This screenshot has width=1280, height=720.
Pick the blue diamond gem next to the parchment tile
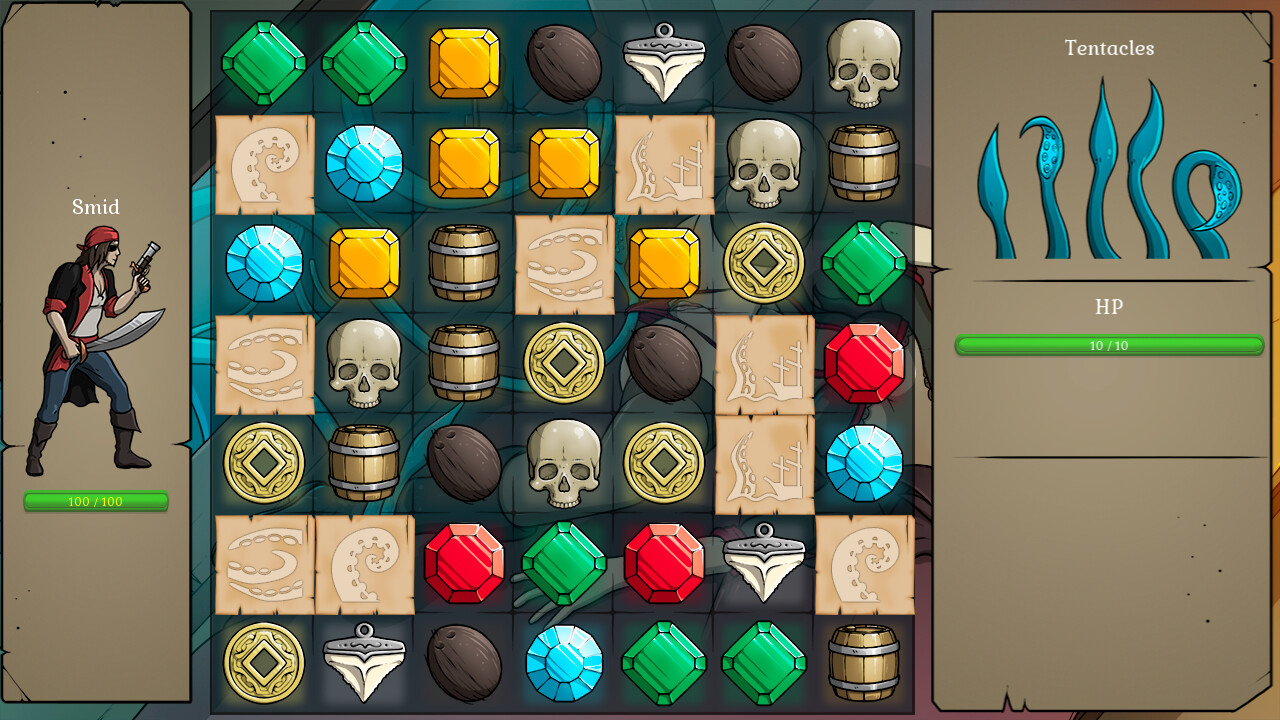[x=364, y=163]
